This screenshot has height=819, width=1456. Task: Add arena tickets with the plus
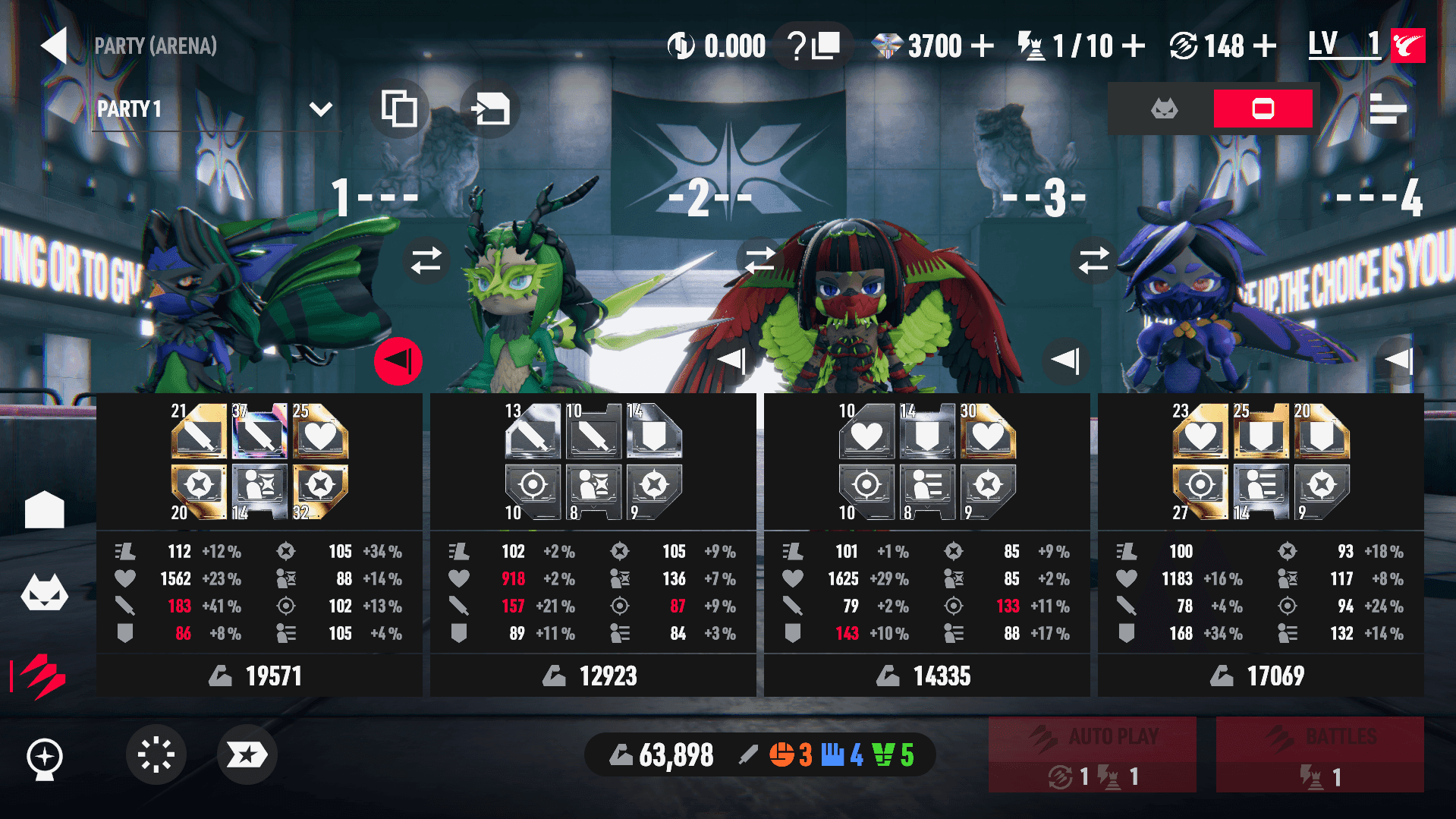click(x=1134, y=46)
